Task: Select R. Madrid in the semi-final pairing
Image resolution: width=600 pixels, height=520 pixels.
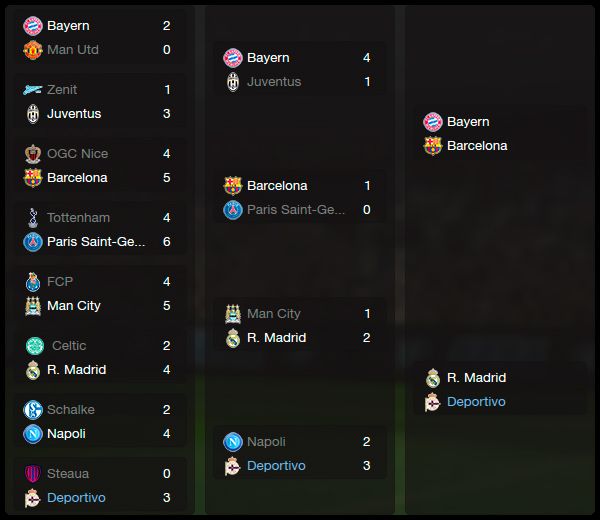Action: 476,378
